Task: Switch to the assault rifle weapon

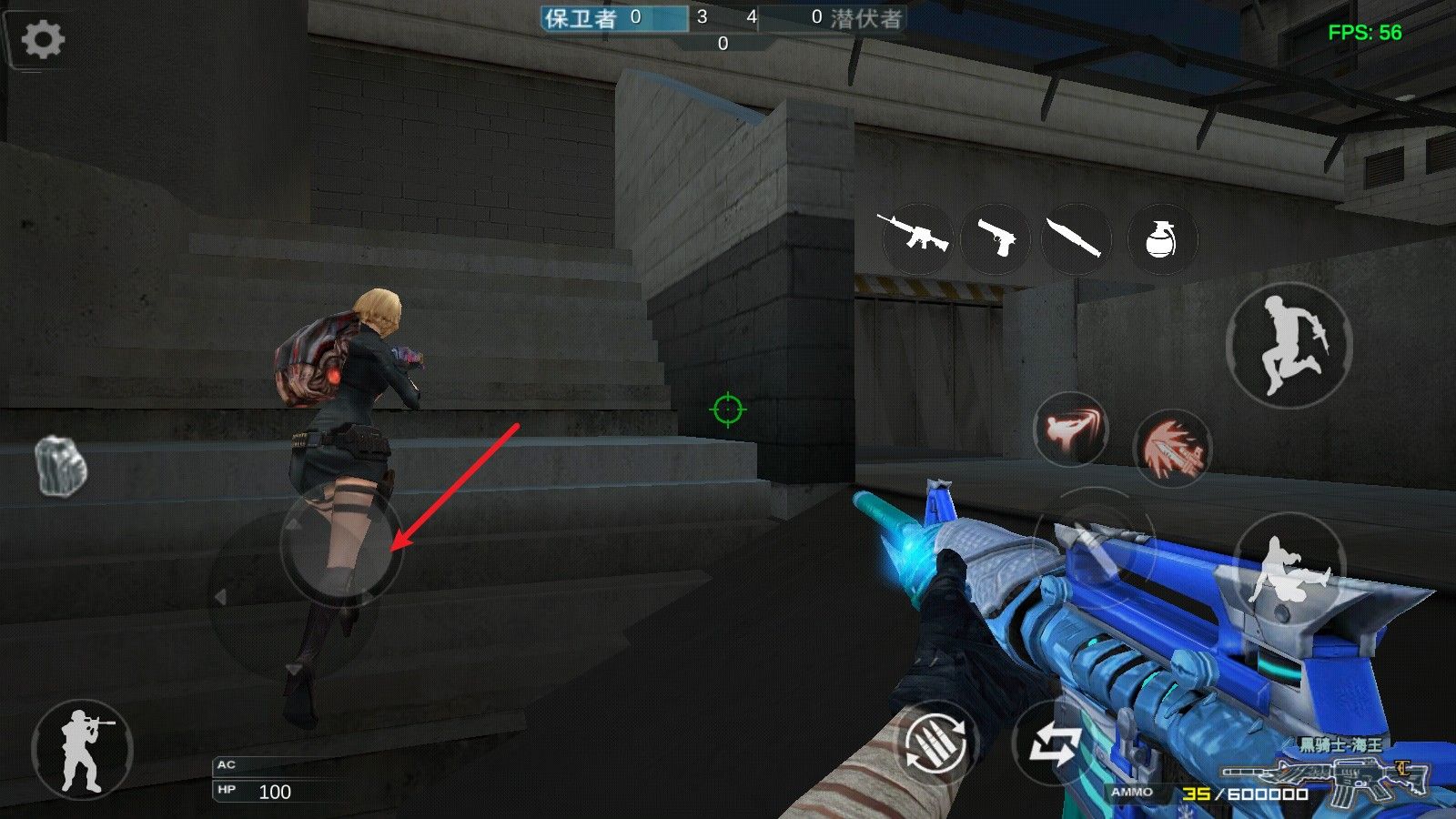Action: point(913,237)
